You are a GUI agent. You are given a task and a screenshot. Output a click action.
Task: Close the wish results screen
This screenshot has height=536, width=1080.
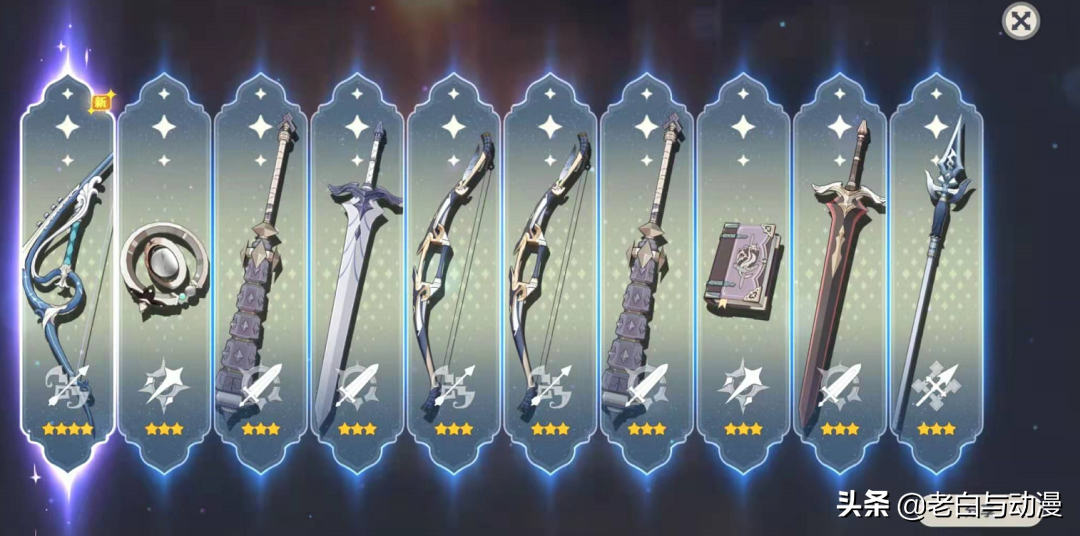click(1020, 21)
